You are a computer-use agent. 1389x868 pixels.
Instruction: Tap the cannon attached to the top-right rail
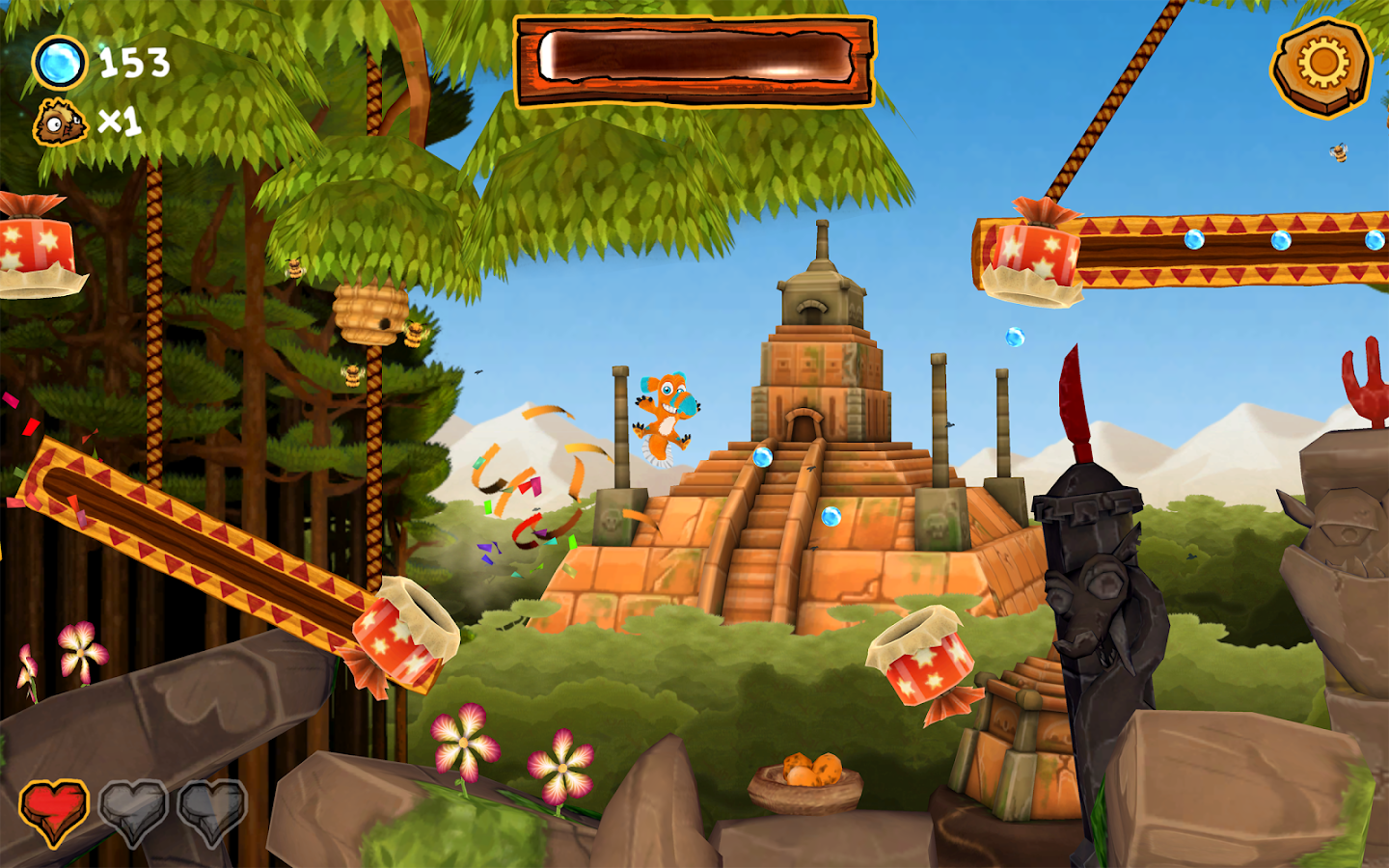pyautogui.click(x=1037, y=254)
